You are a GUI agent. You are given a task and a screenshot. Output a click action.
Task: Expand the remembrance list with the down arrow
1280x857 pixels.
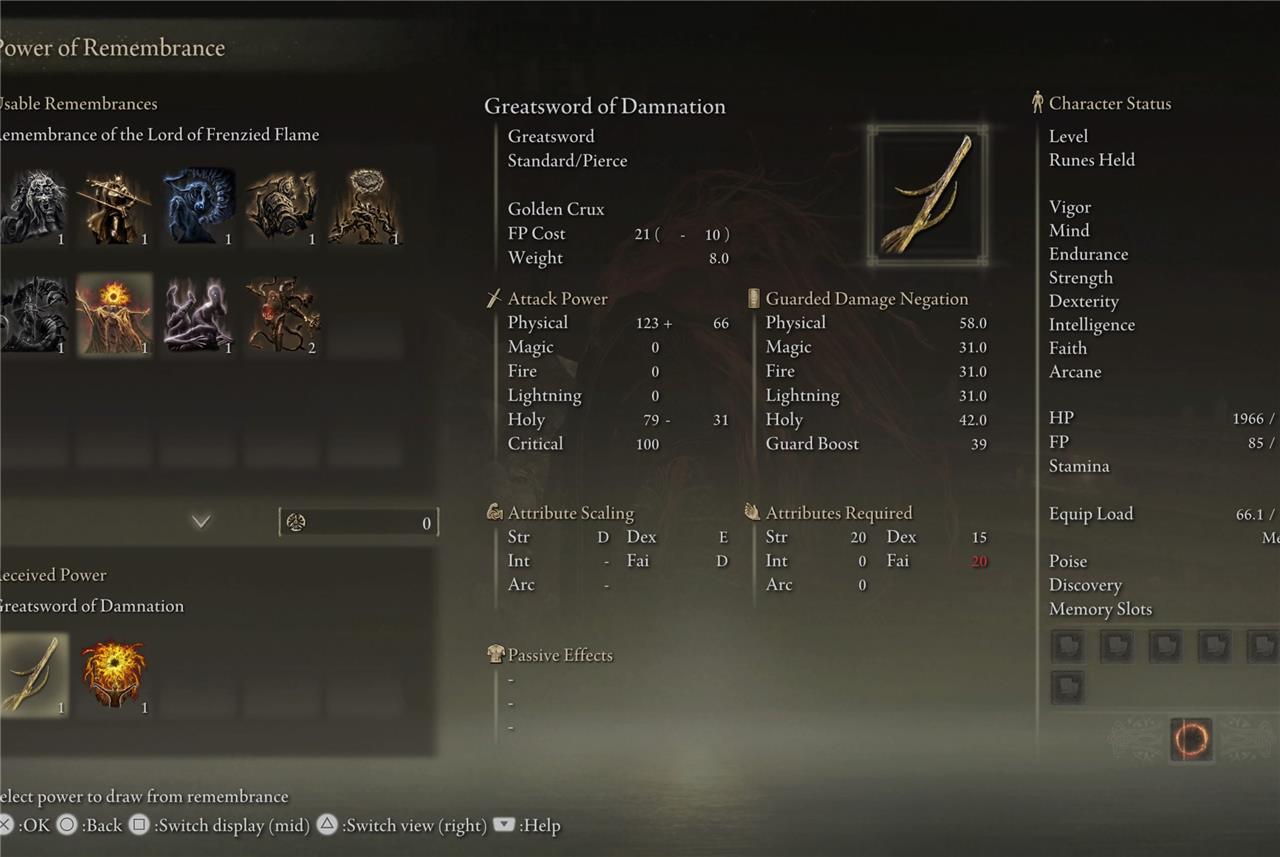pyautogui.click(x=201, y=521)
